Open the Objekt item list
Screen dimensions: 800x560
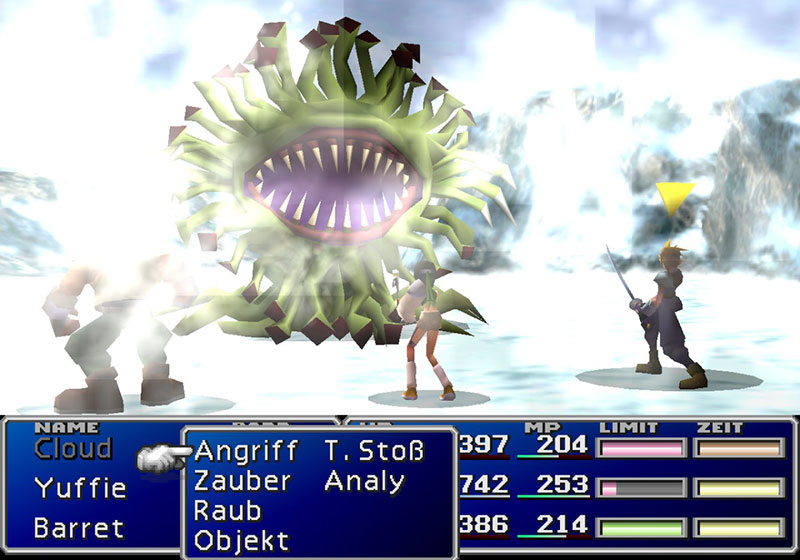click(241, 541)
